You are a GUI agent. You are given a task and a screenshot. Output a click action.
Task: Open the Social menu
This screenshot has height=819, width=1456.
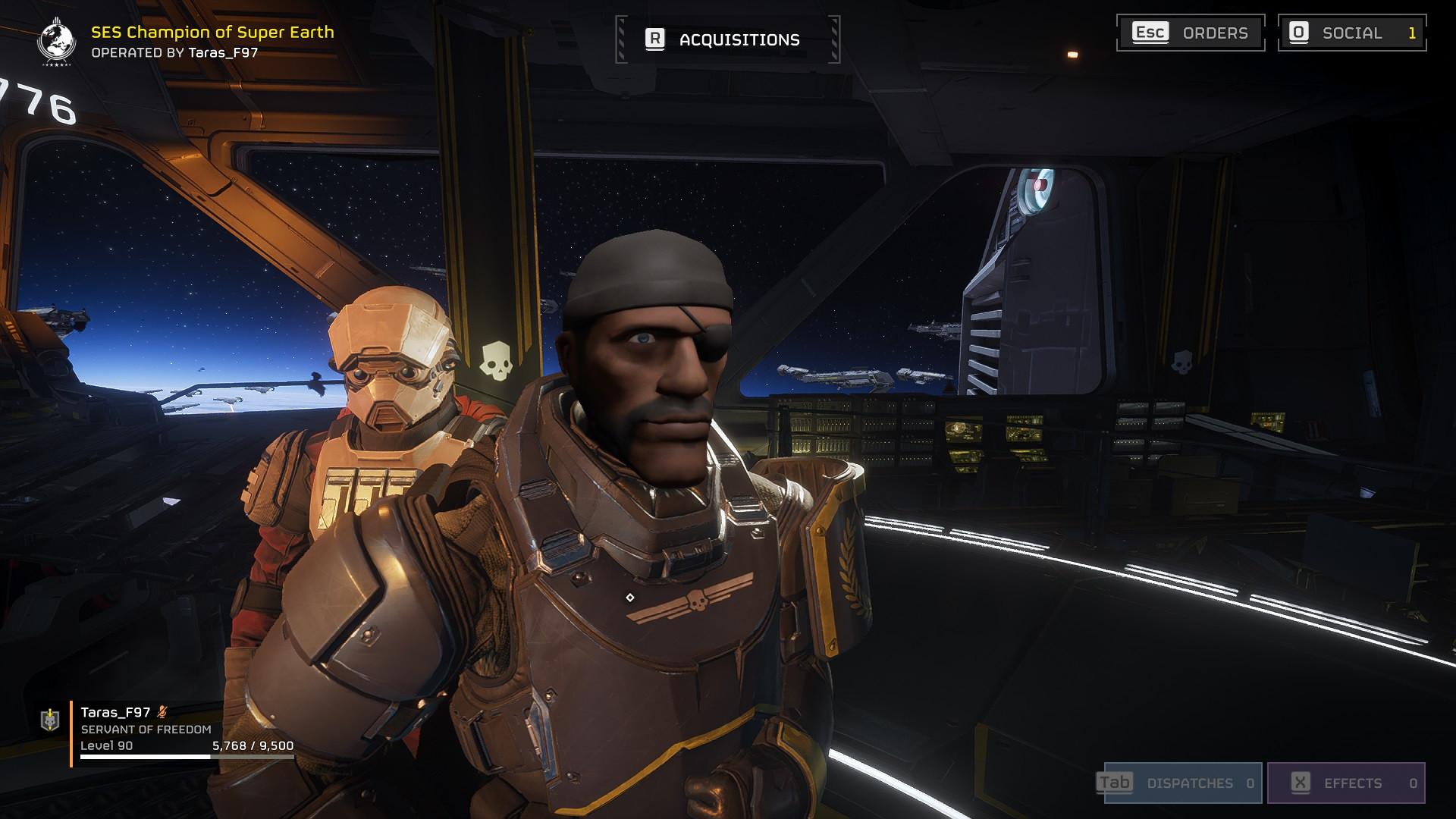(x=1353, y=33)
